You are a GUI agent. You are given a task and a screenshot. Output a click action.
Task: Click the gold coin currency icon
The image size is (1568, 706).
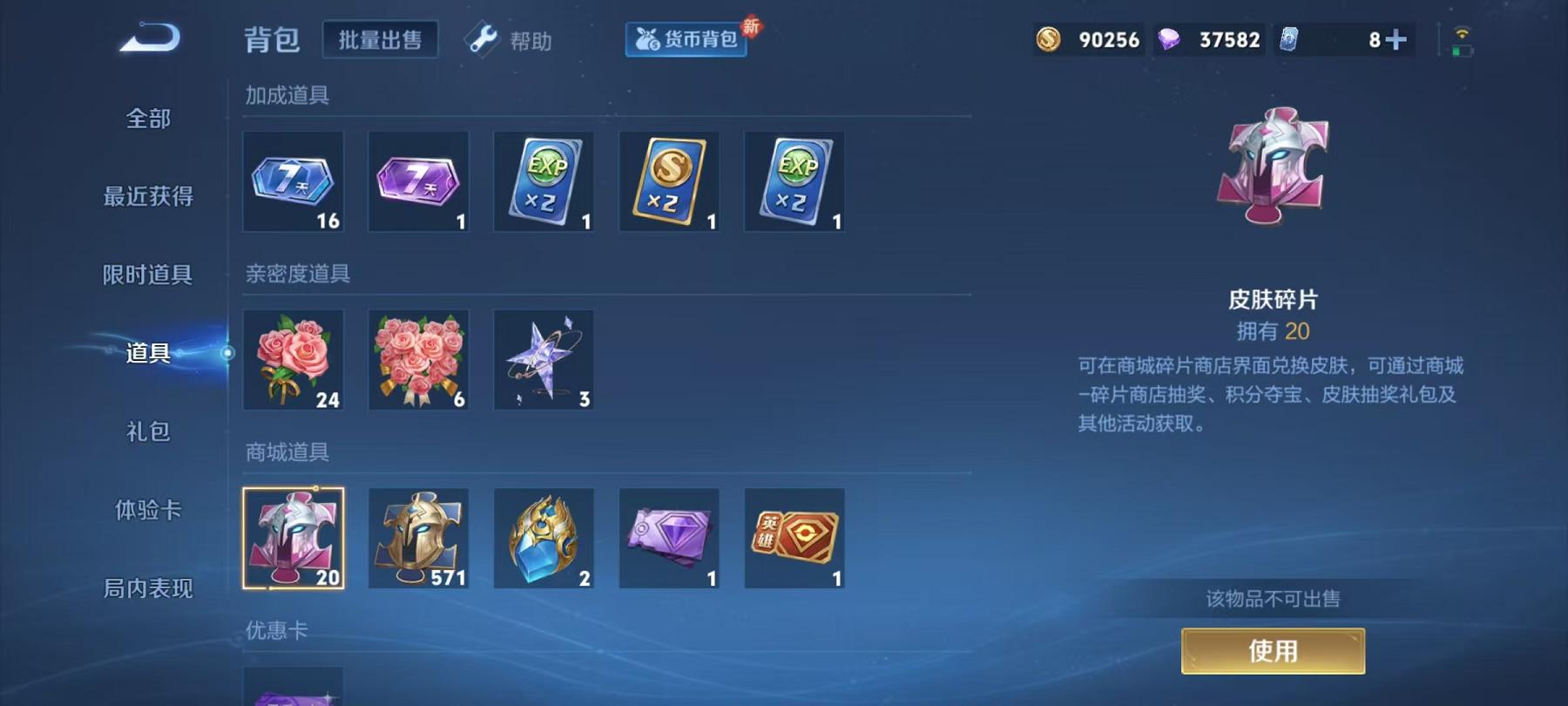click(x=1050, y=39)
